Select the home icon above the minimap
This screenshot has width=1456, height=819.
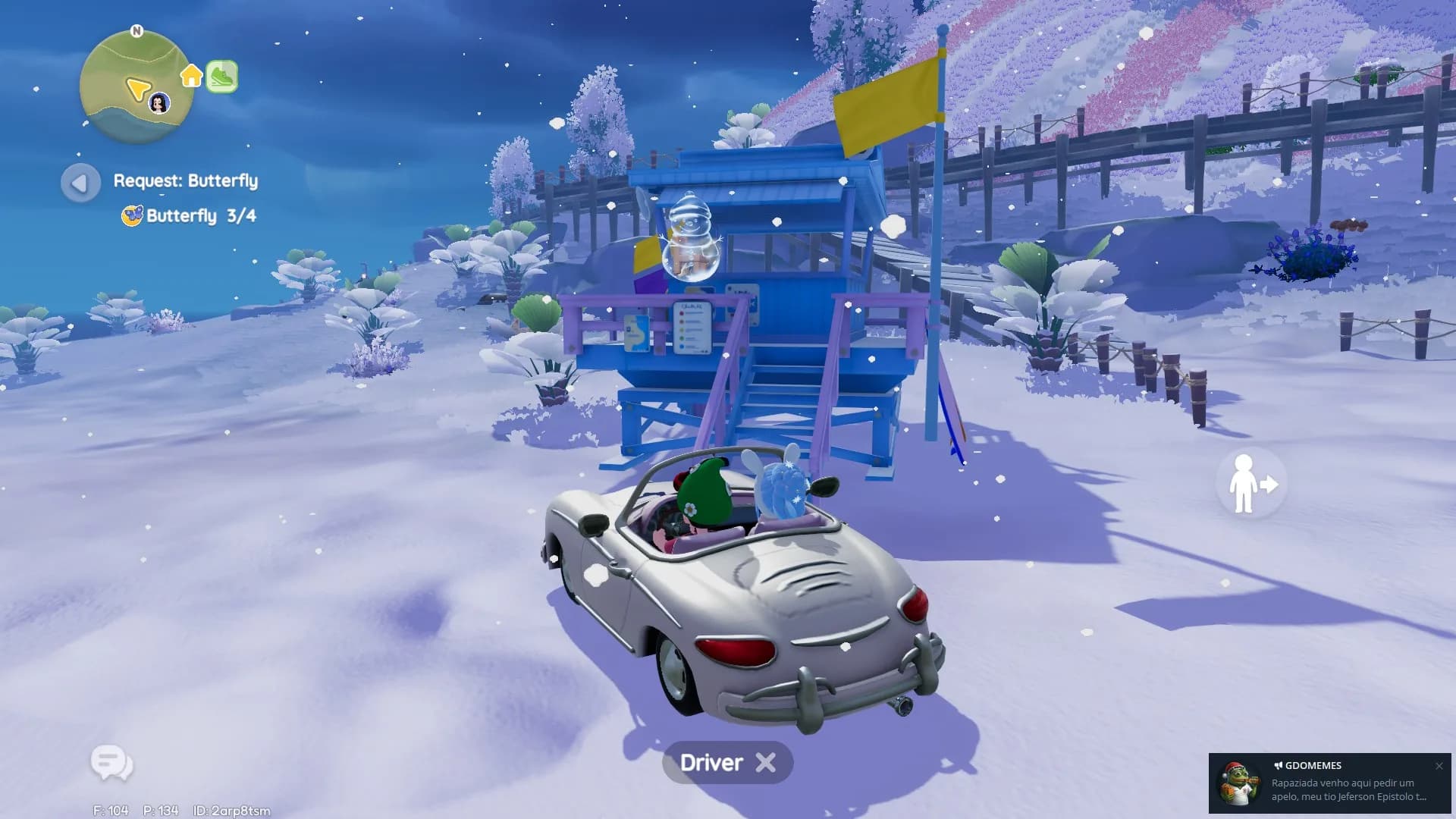pos(191,76)
